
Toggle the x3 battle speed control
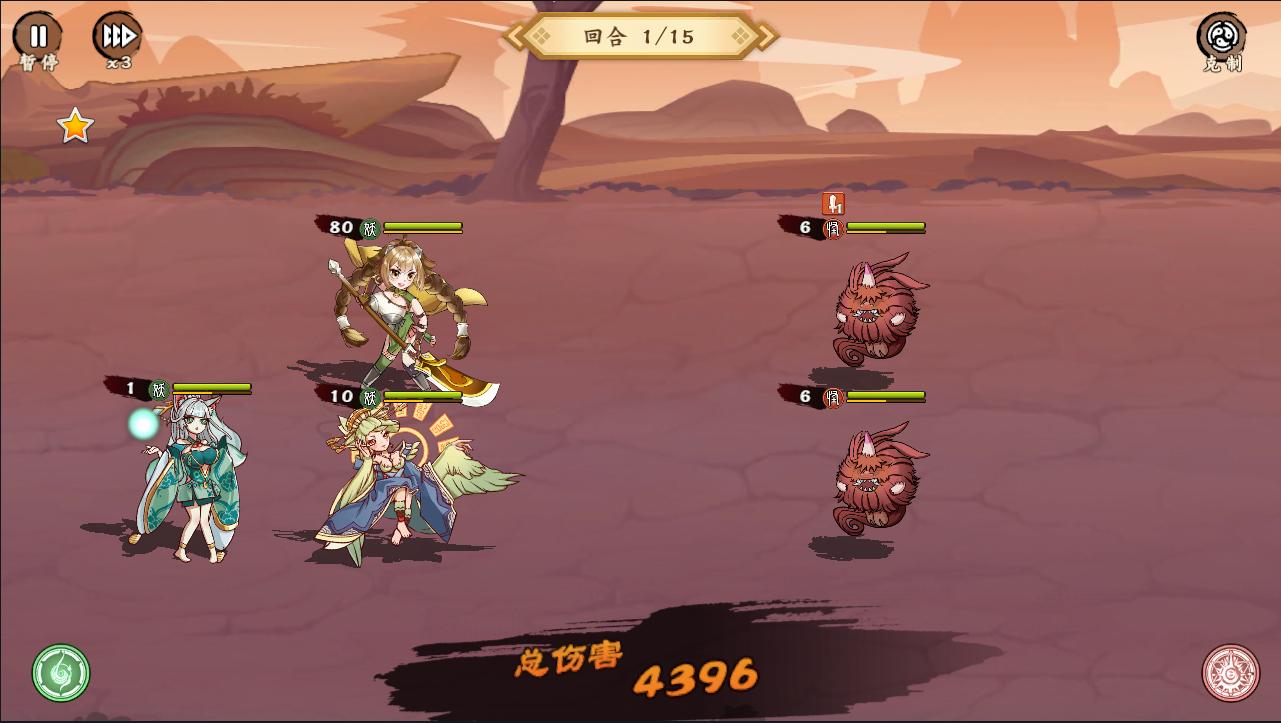coord(117,37)
